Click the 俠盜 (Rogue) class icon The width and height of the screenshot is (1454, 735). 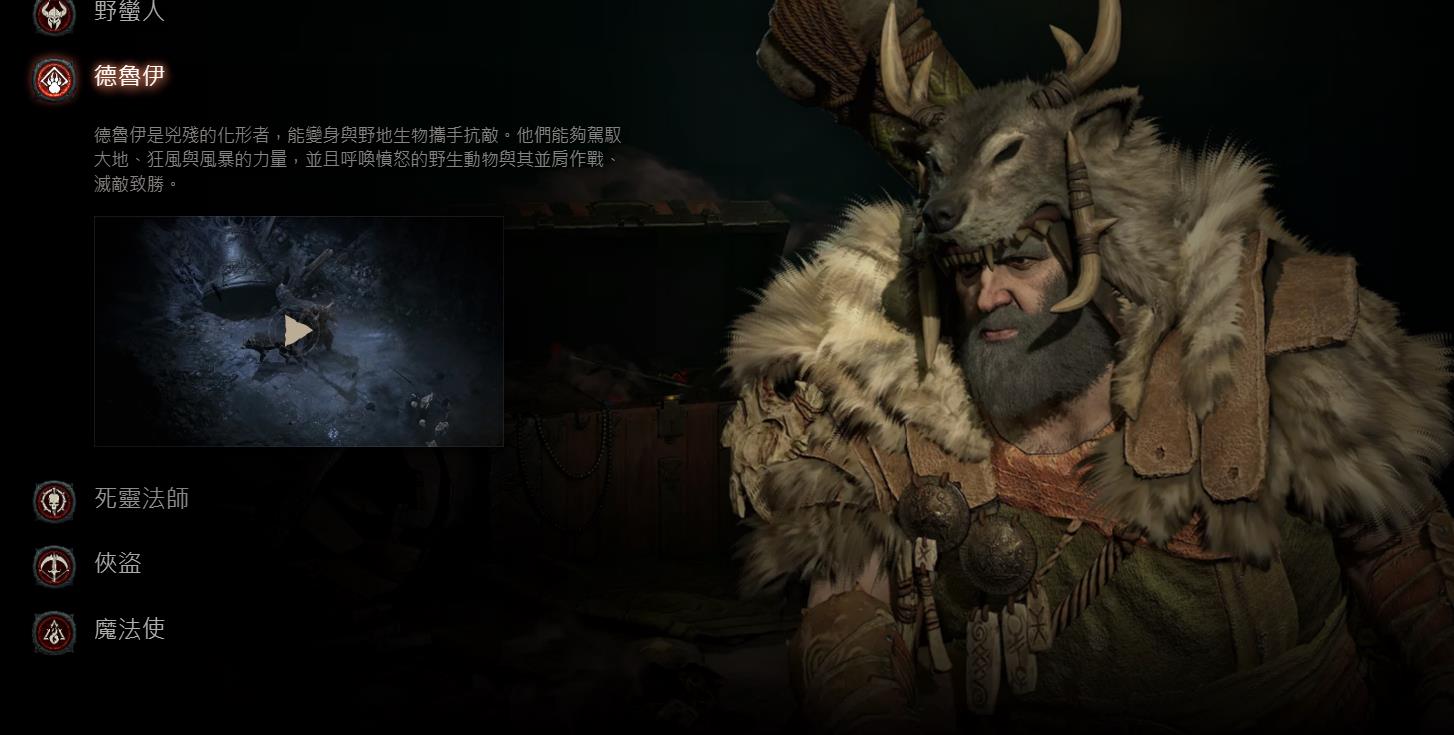pos(55,564)
